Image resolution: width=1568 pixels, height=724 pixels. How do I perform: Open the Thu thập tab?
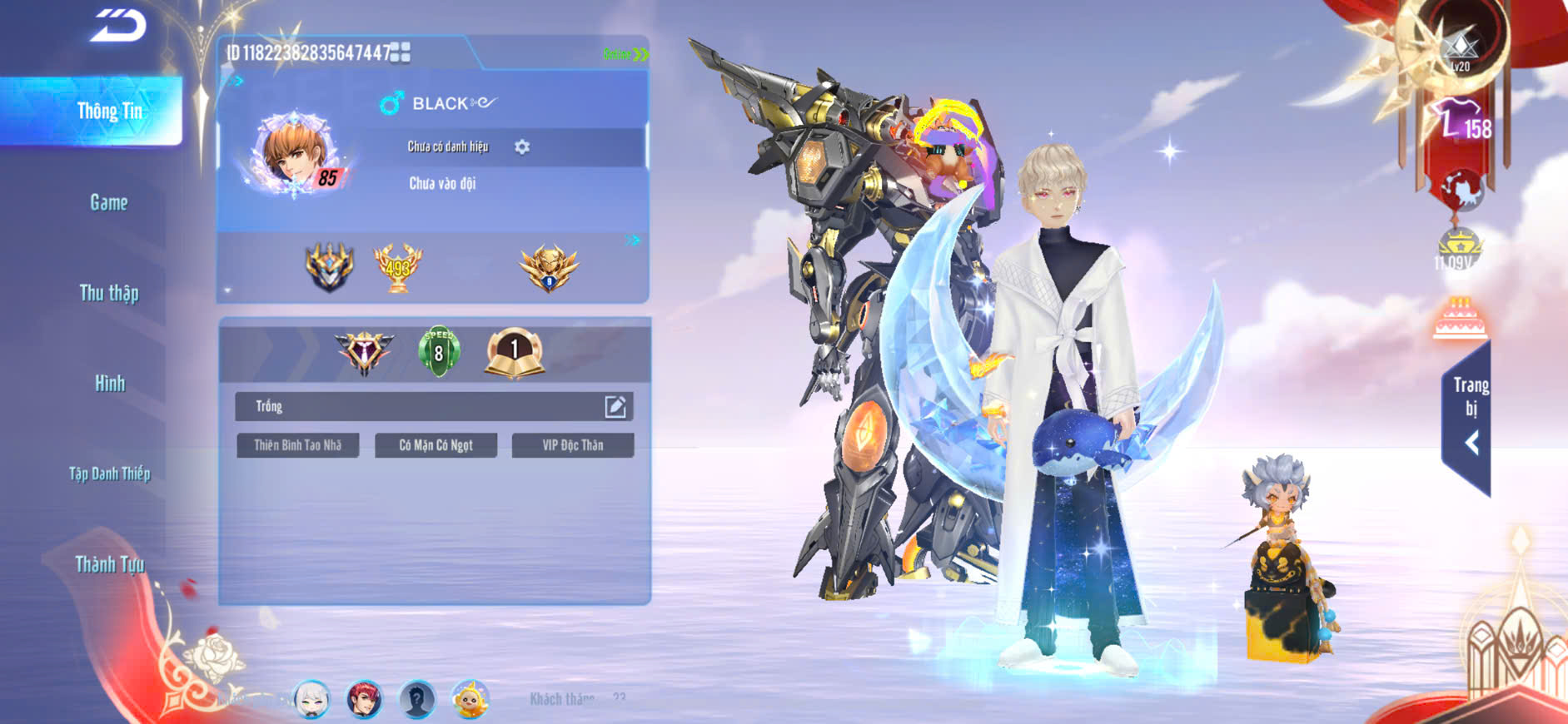point(109,293)
